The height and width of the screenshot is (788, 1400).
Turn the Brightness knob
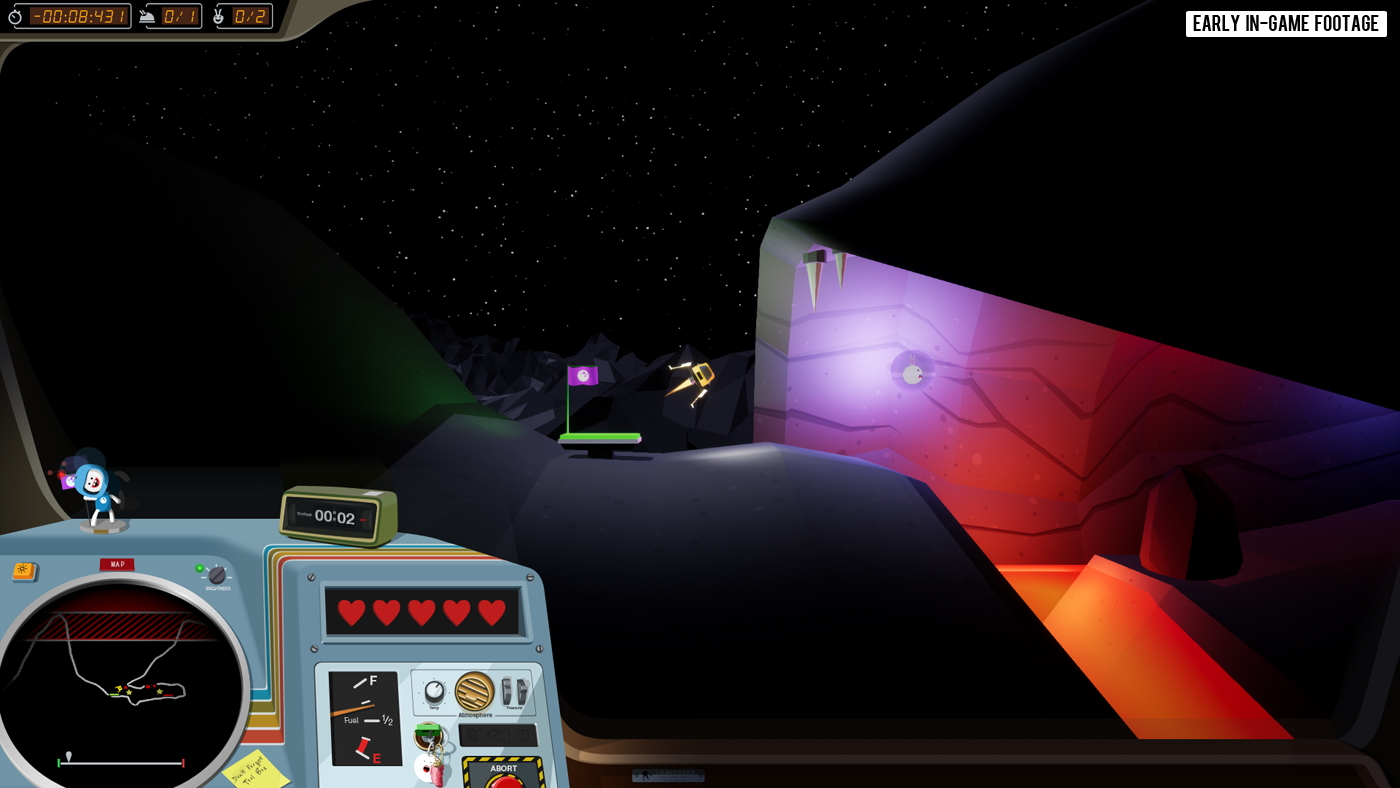[217, 575]
